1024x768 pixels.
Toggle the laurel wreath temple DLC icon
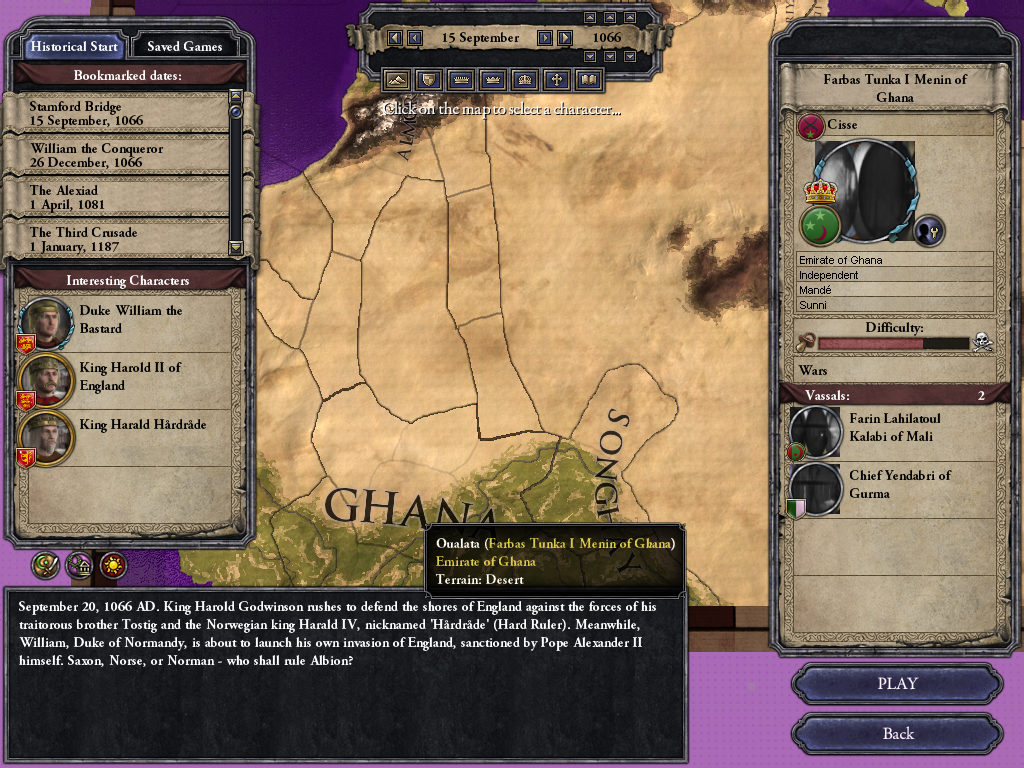(x=80, y=566)
